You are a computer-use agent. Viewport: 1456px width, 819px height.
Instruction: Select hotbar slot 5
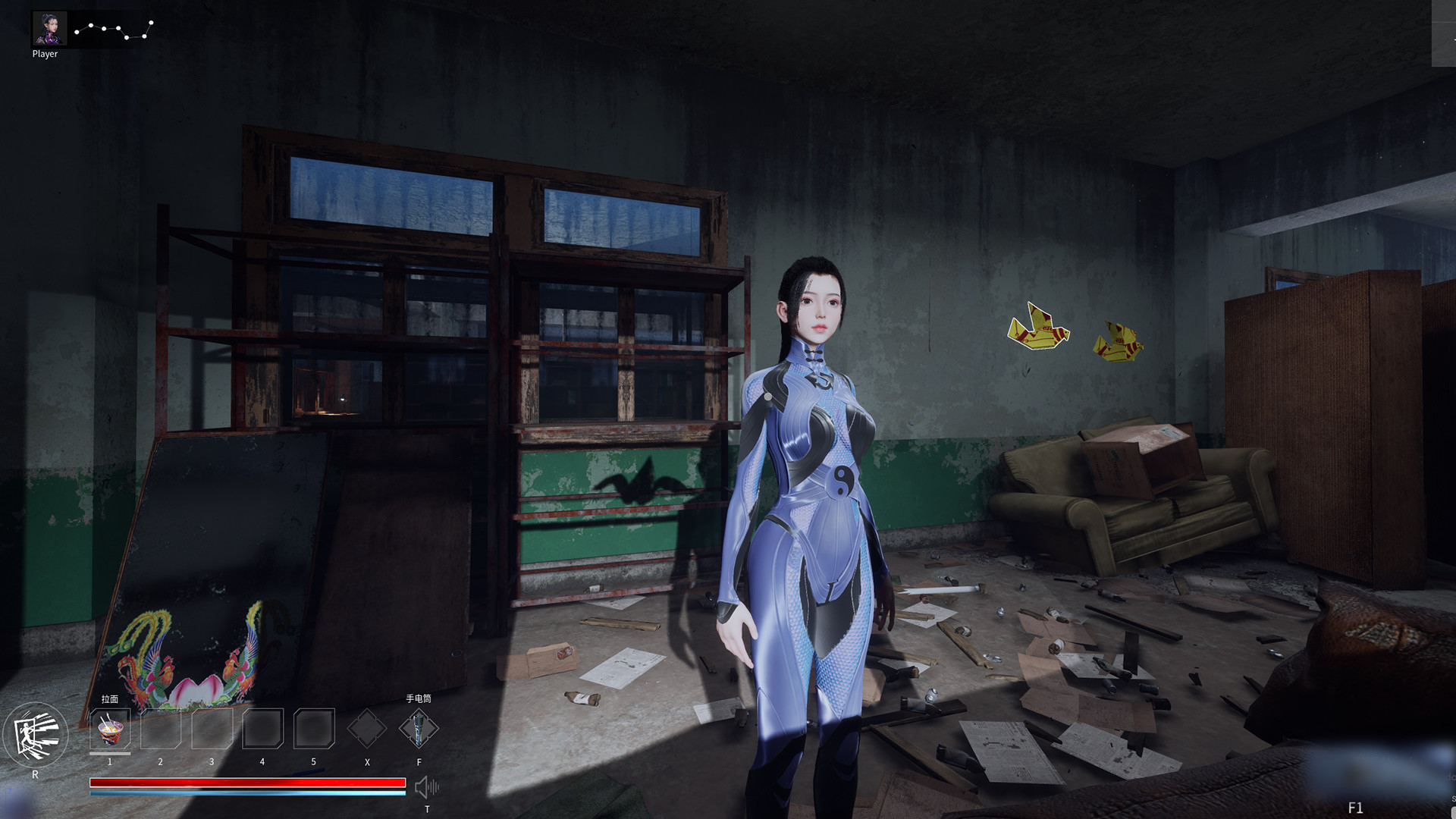pos(312,729)
